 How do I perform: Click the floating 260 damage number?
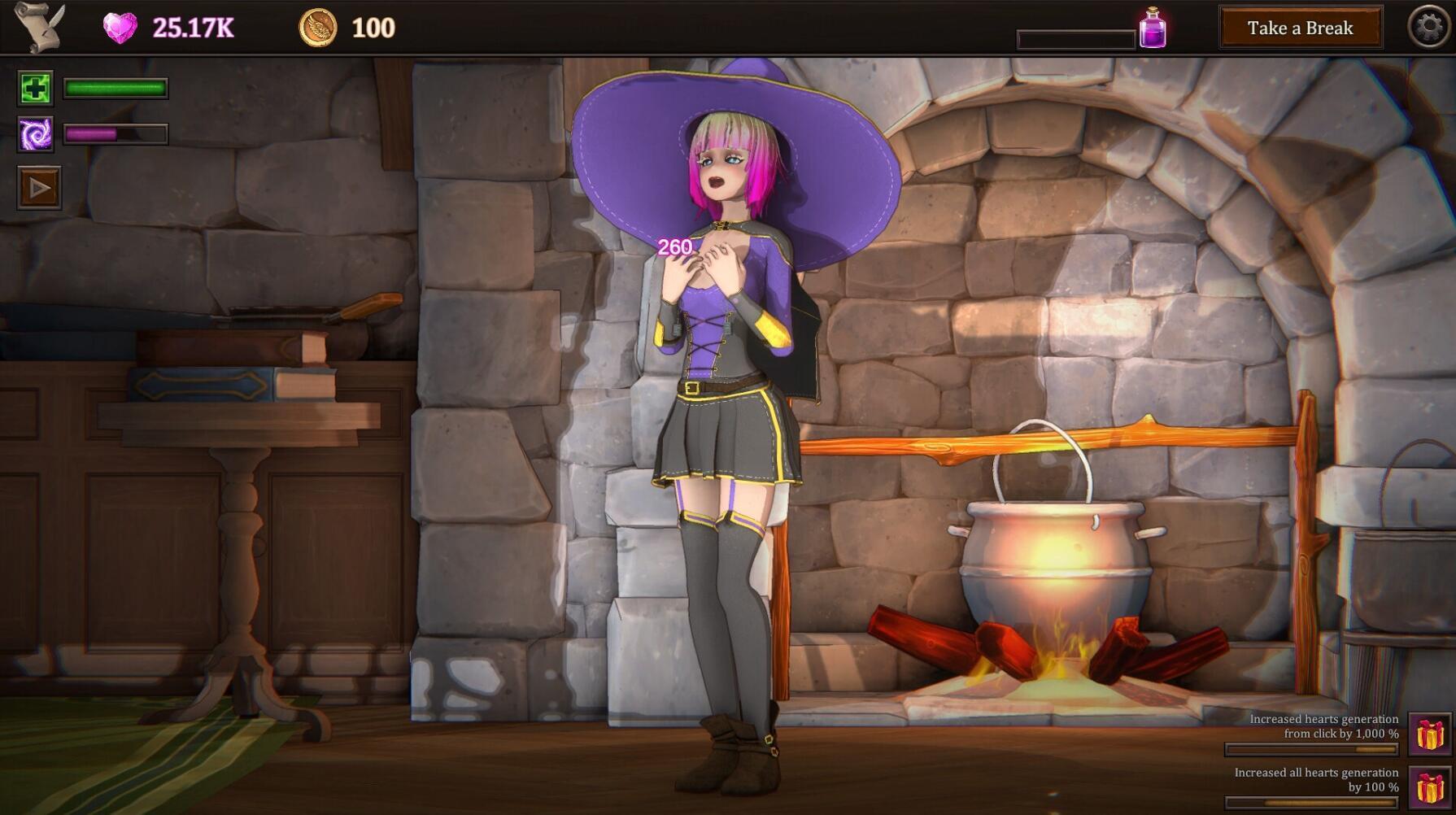point(676,245)
